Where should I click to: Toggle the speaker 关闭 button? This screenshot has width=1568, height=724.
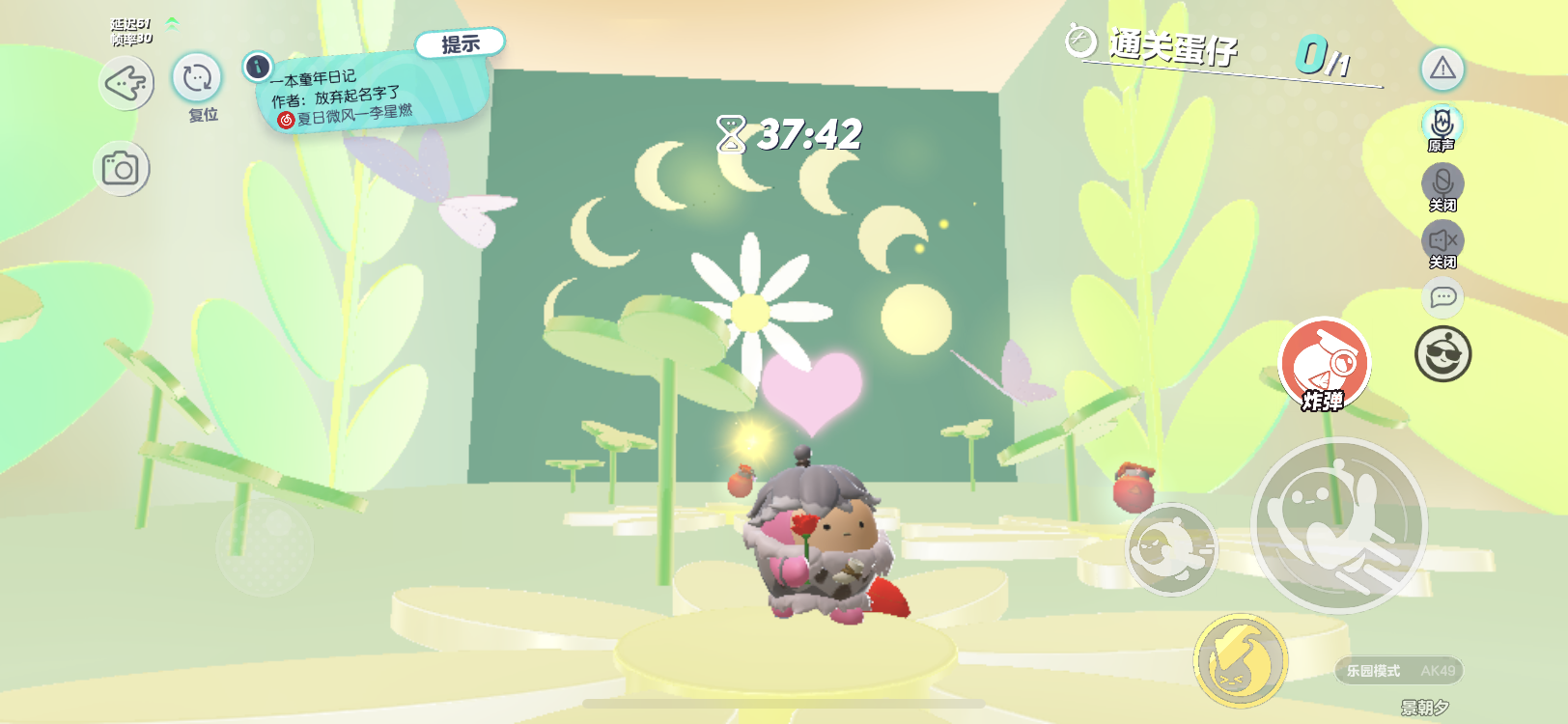[1442, 241]
